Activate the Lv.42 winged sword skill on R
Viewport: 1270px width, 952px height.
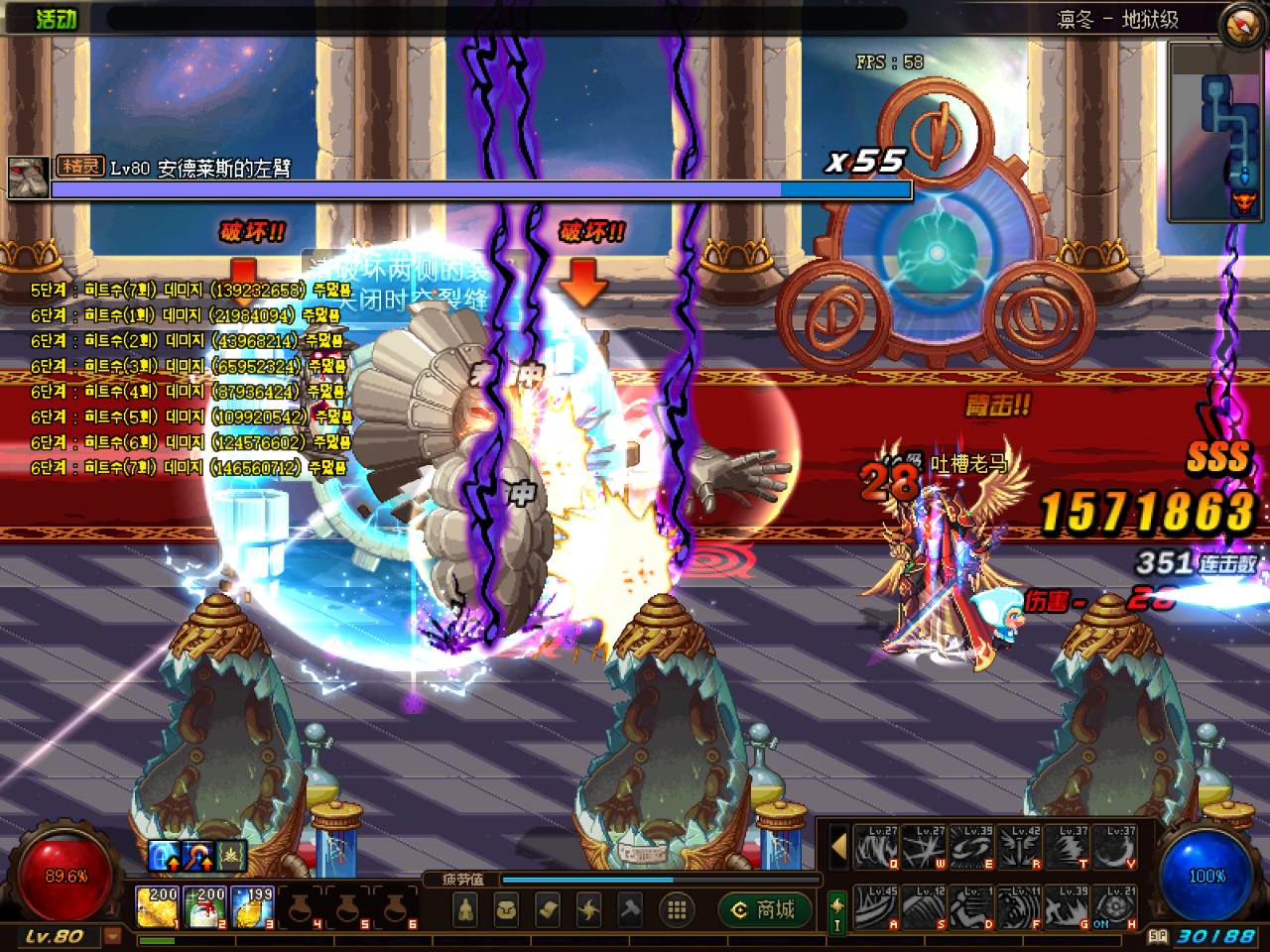(x=1020, y=848)
